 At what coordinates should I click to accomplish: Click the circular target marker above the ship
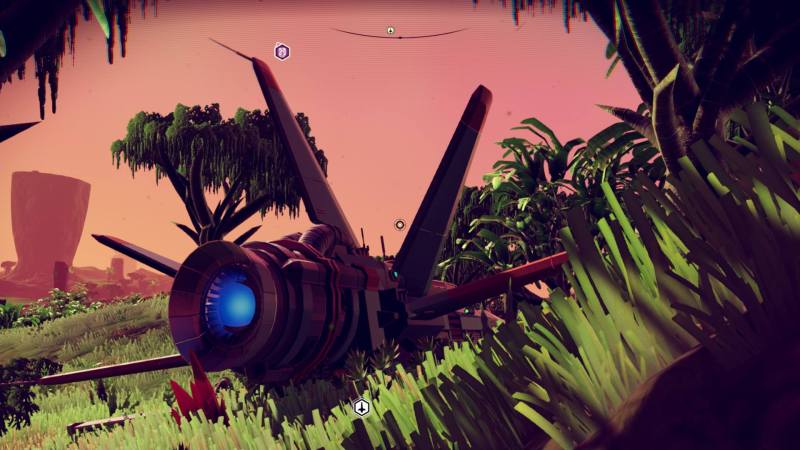400,225
